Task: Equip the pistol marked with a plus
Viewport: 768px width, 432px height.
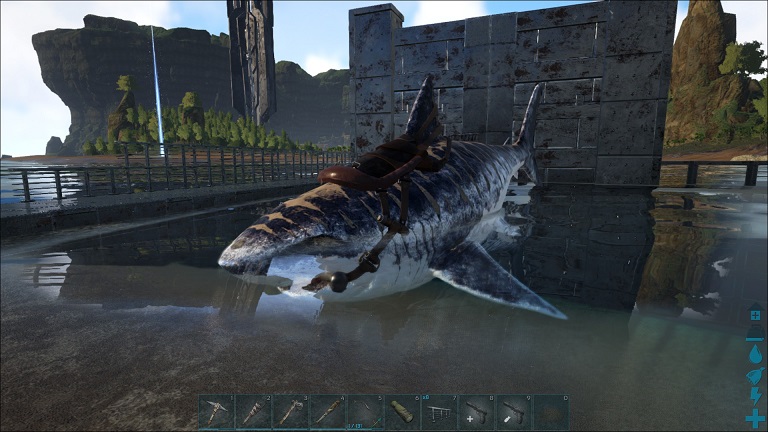Action: pyautogui.click(x=476, y=412)
